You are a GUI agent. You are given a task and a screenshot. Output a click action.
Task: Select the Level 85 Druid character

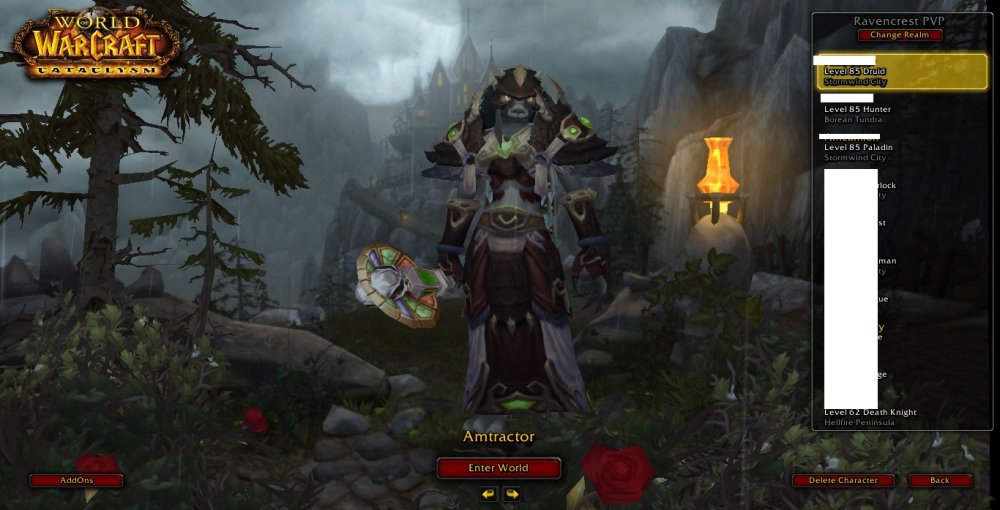[902, 72]
